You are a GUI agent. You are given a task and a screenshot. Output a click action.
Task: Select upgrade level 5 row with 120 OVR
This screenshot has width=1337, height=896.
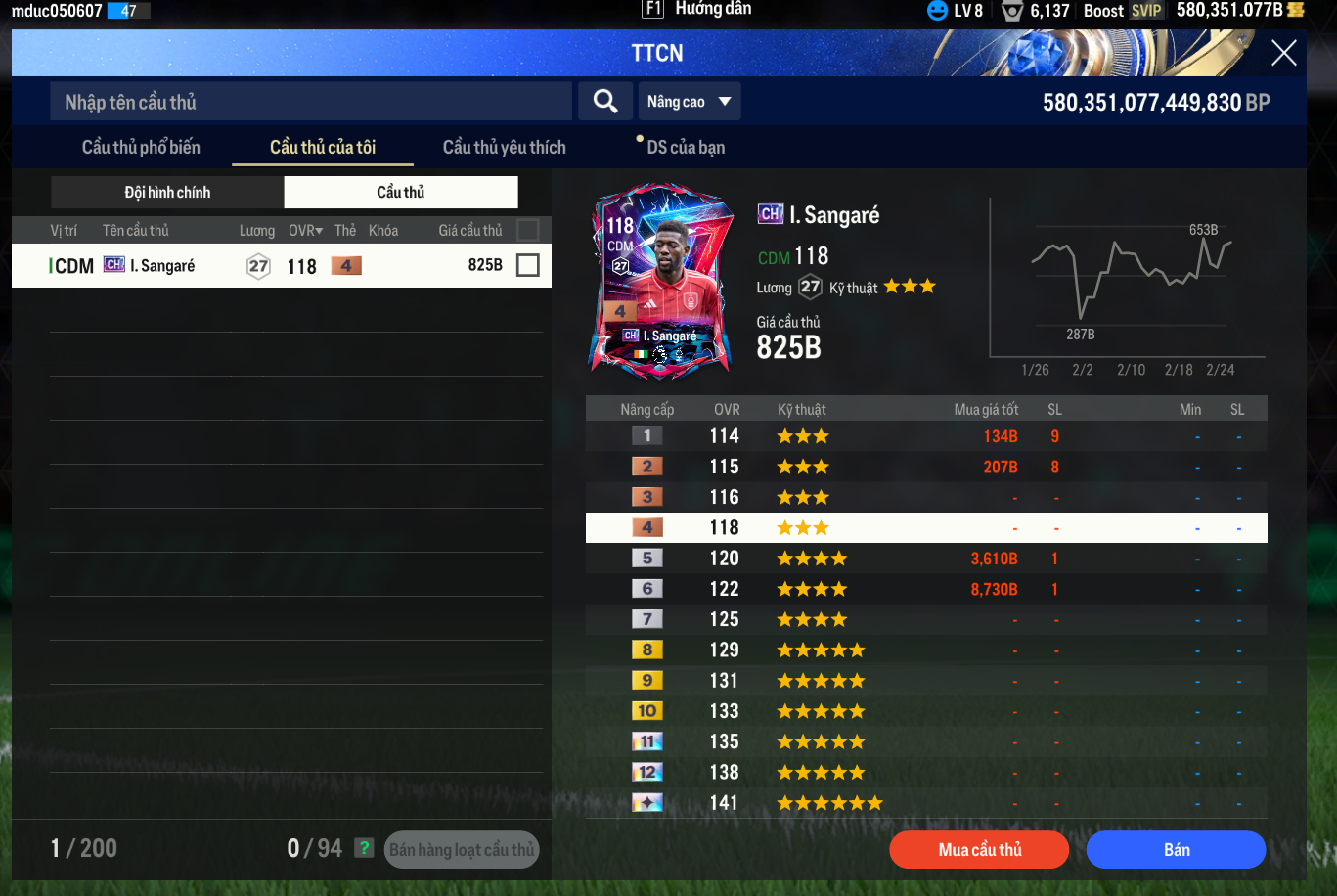(x=925, y=559)
